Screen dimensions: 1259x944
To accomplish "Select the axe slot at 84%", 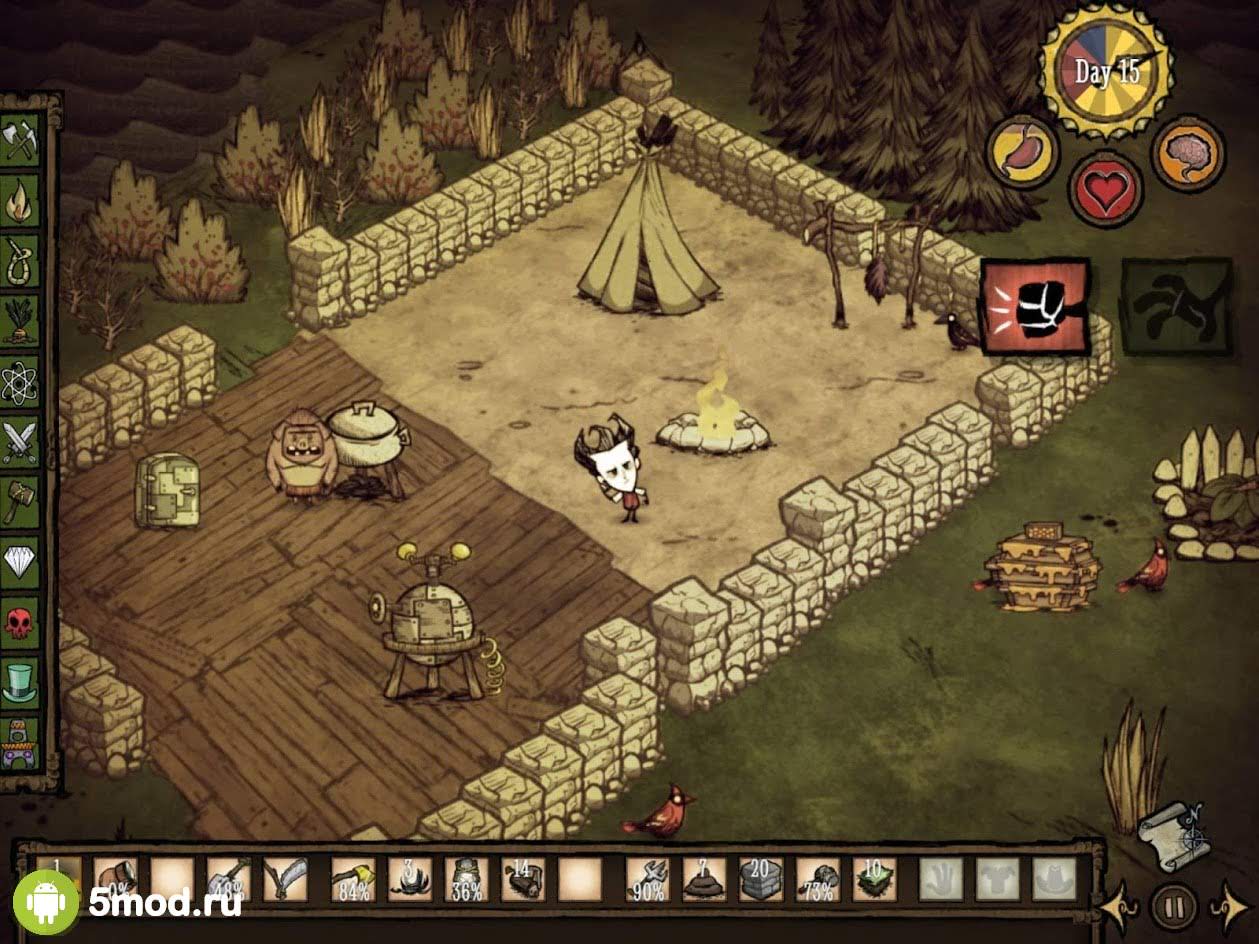I will pyautogui.click(x=353, y=878).
